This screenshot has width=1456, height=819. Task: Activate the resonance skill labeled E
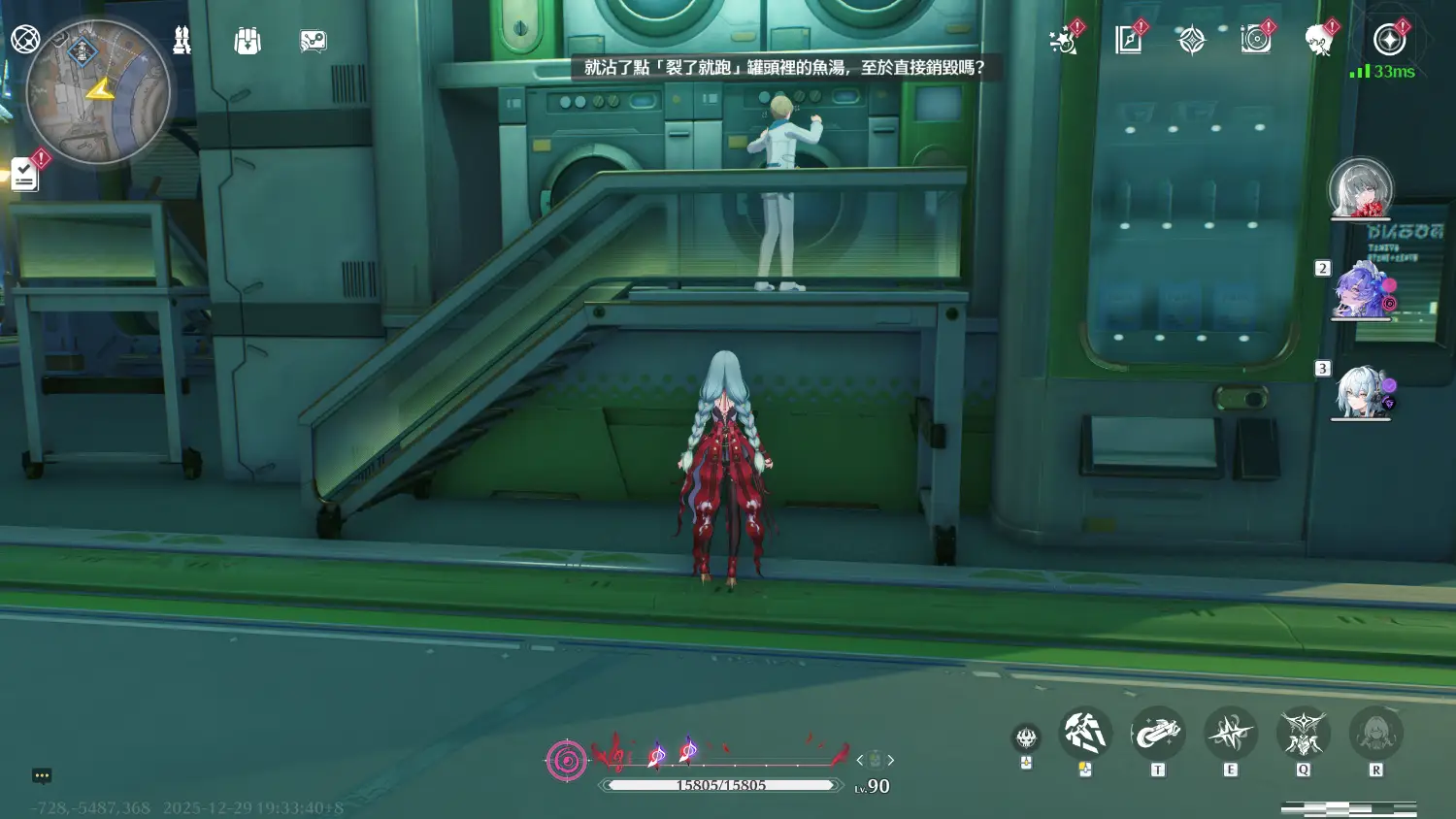pyautogui.click(x=1230, y=734)
